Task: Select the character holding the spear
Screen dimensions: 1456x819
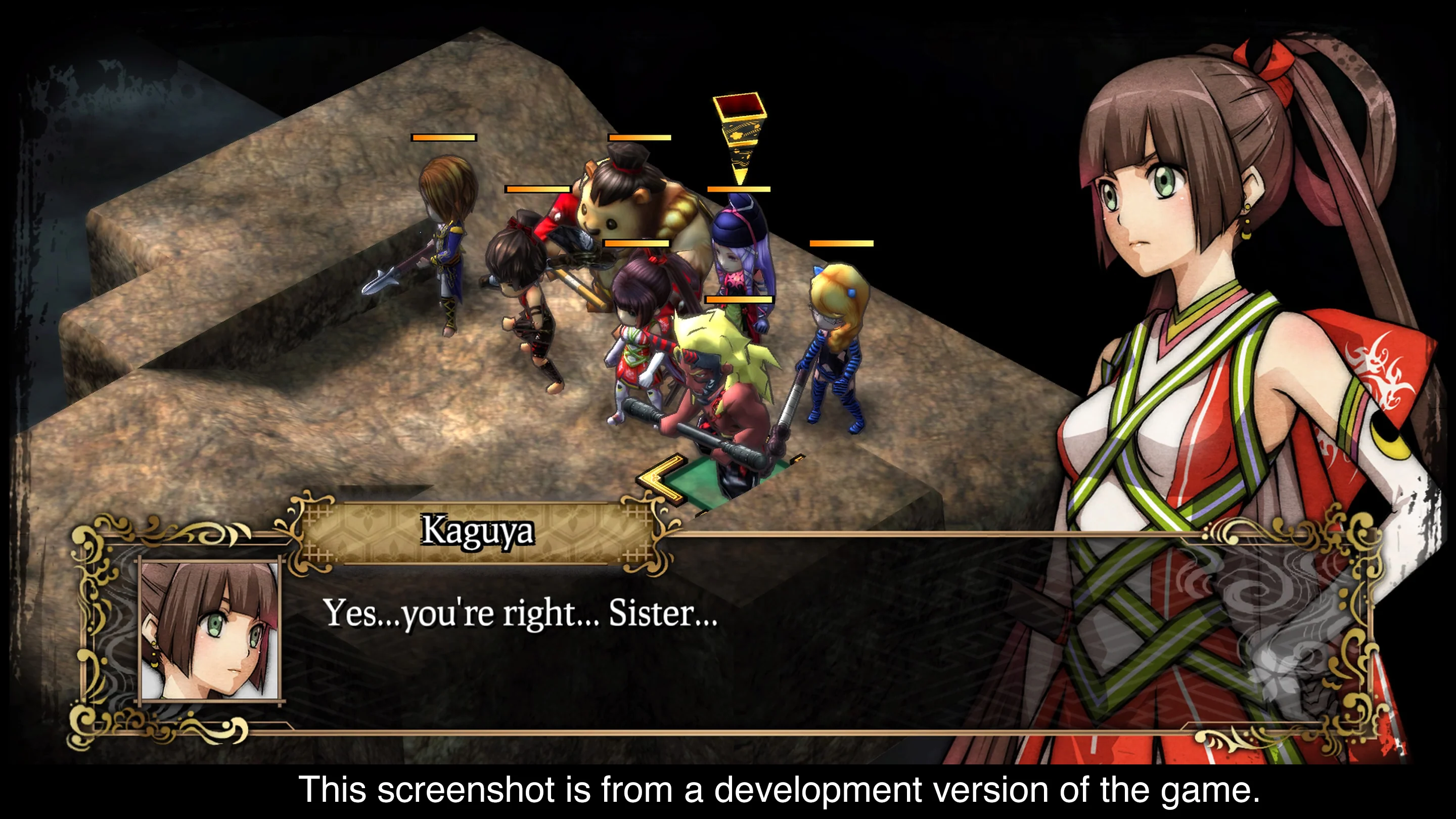Action: (446, 243)
